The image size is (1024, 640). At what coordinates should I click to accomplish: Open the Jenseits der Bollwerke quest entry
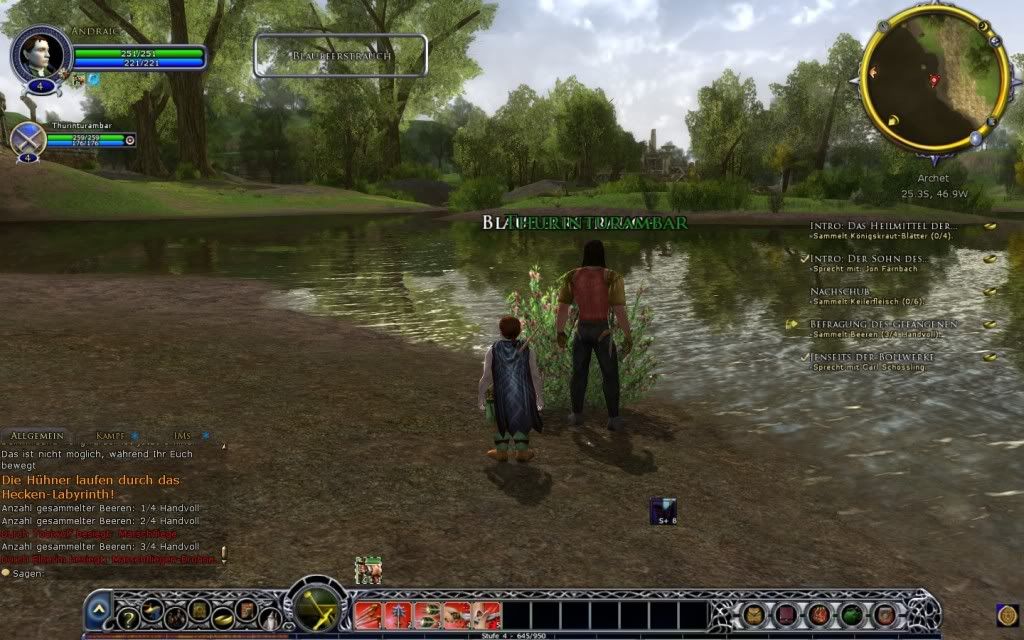pyautogui.click(x=872, y=357)
